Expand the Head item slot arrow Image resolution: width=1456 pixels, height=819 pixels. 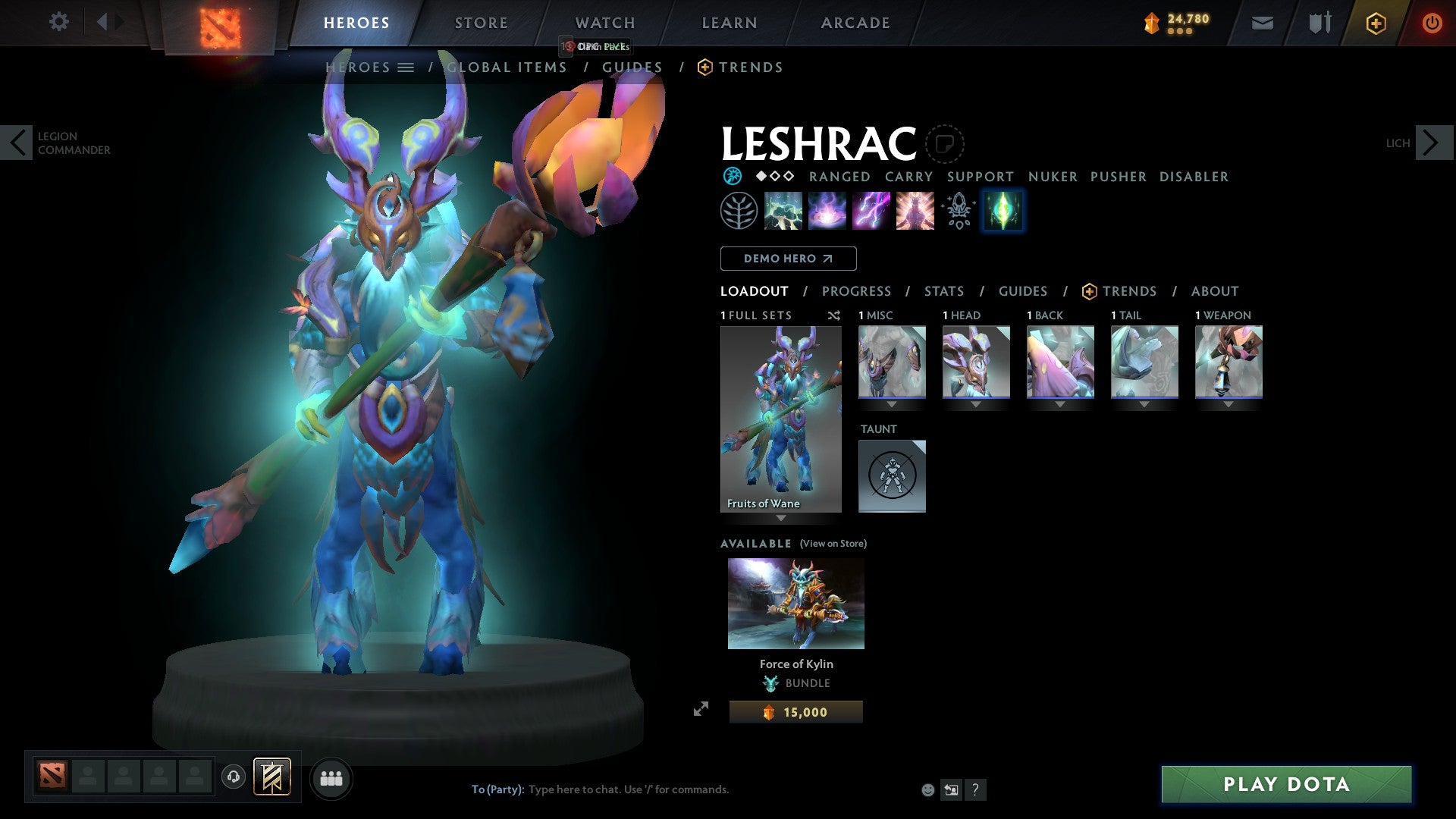[x=976, y=404]
